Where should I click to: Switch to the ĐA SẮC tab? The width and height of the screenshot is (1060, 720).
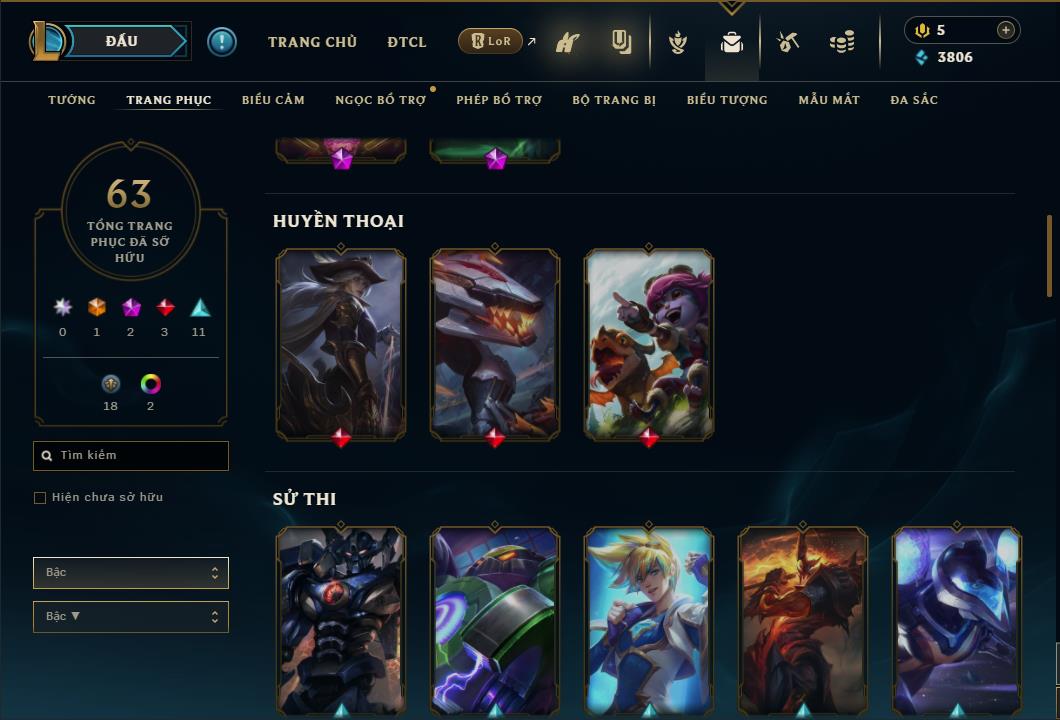point(914,100)
